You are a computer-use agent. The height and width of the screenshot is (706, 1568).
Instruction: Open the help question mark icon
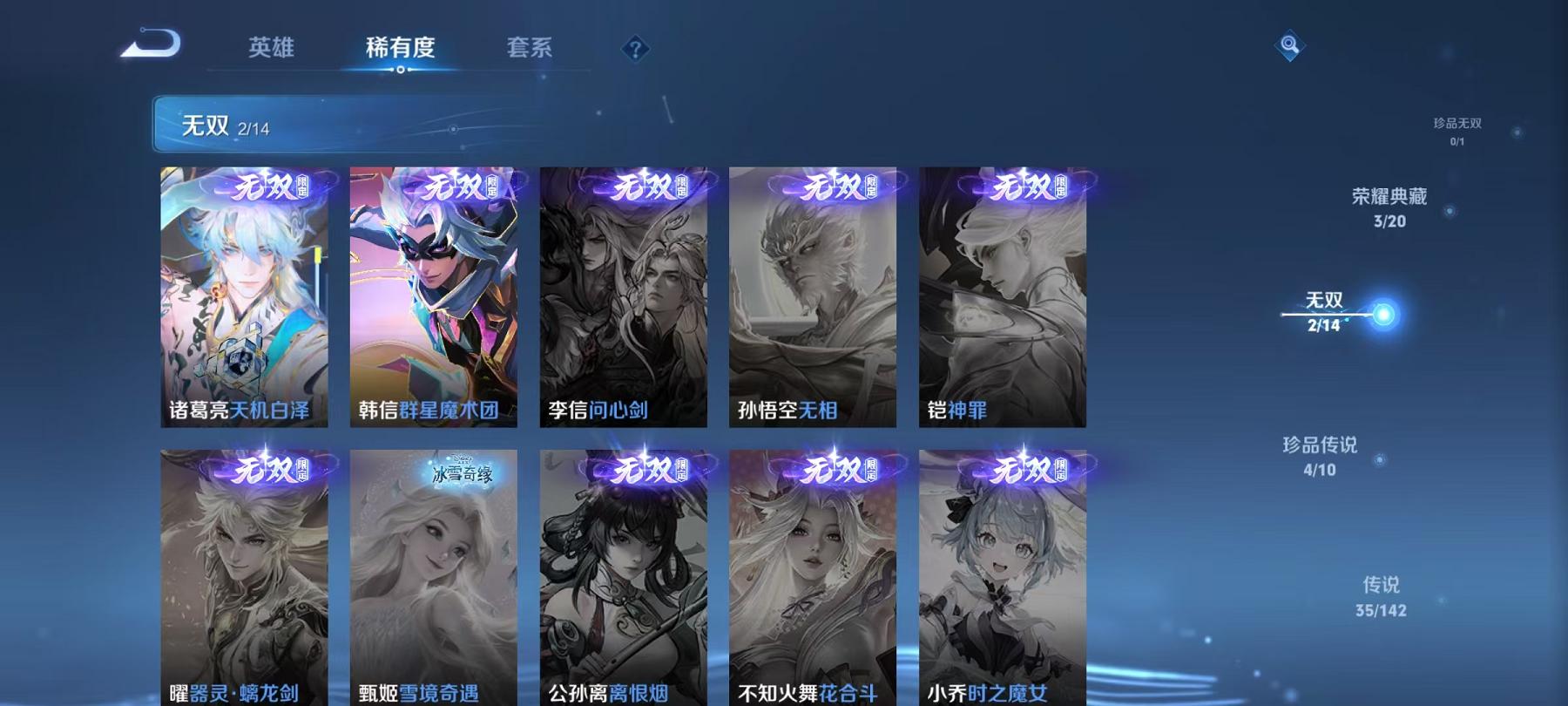634,48
